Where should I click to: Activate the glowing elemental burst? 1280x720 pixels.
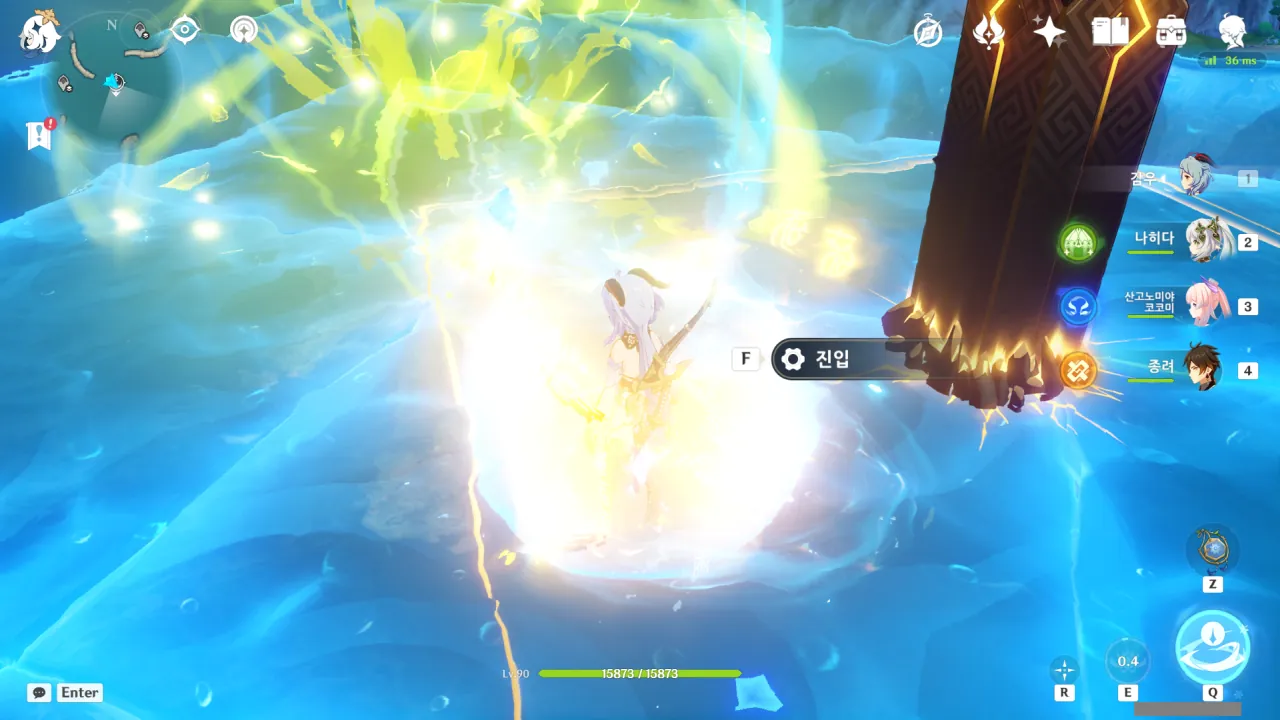click(1212, 647)
